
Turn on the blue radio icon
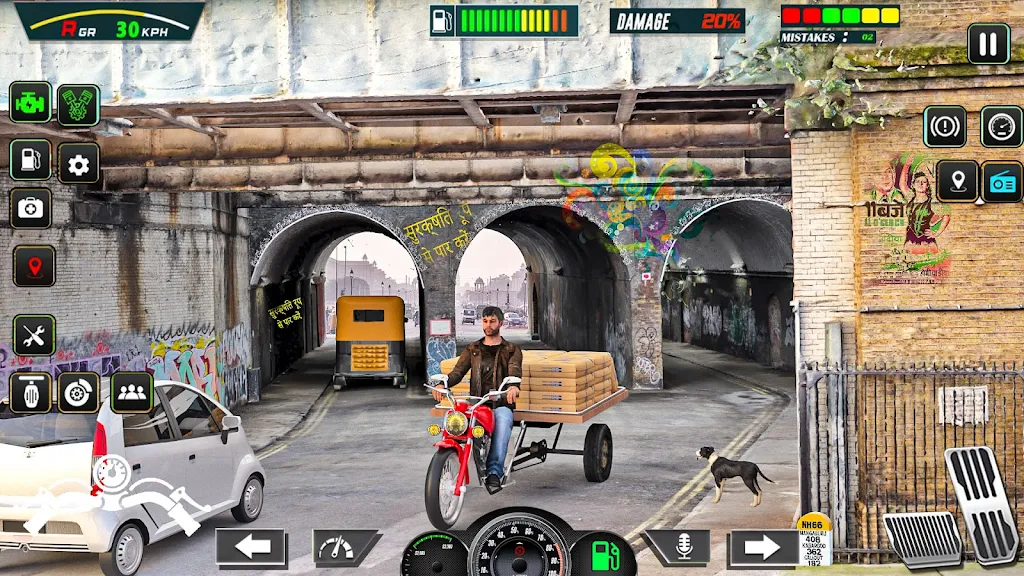[1002, 181]
